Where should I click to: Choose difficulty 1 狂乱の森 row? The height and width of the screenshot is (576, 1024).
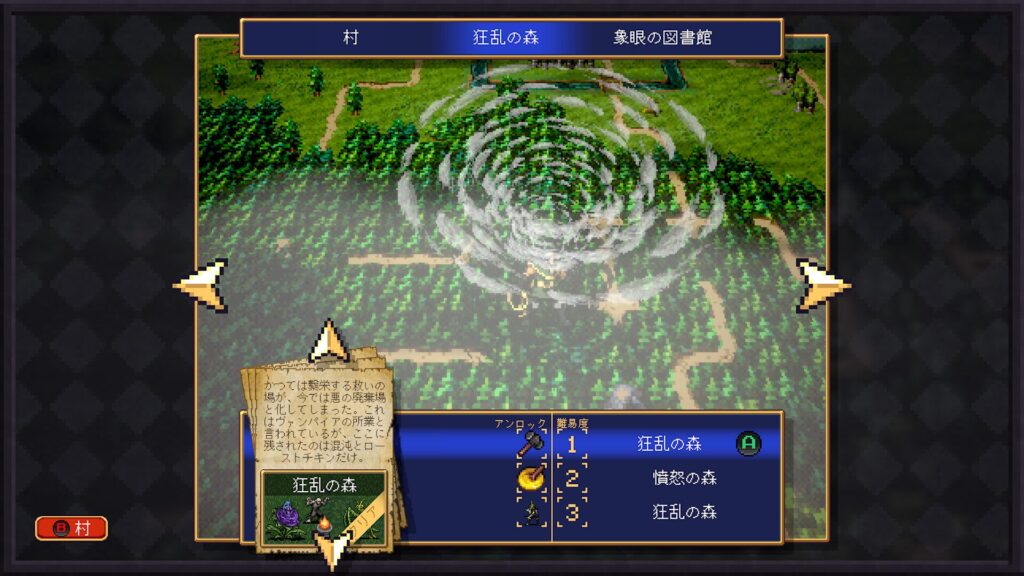(670, 444)
